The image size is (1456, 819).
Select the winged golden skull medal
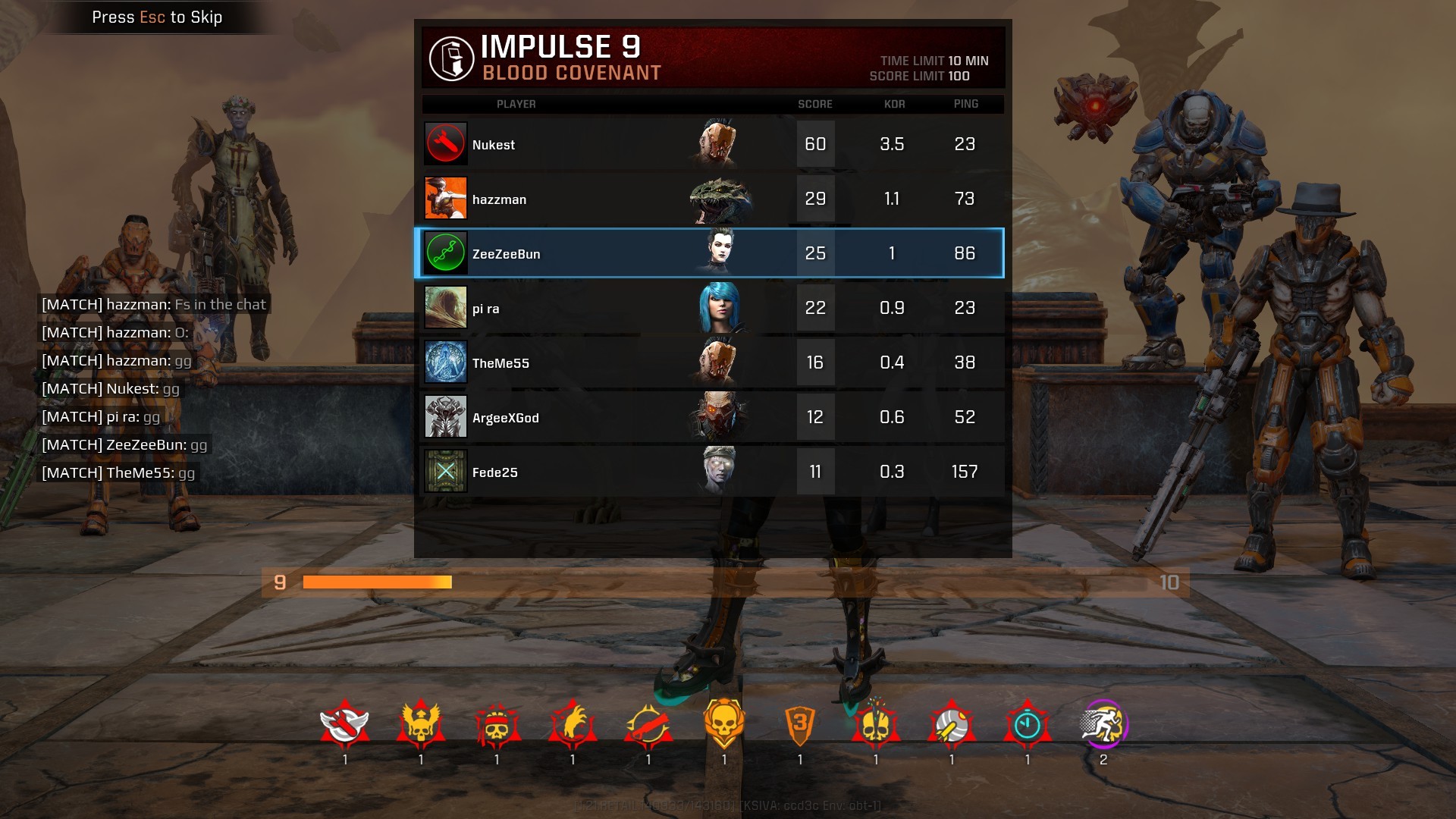pos(420,724)
